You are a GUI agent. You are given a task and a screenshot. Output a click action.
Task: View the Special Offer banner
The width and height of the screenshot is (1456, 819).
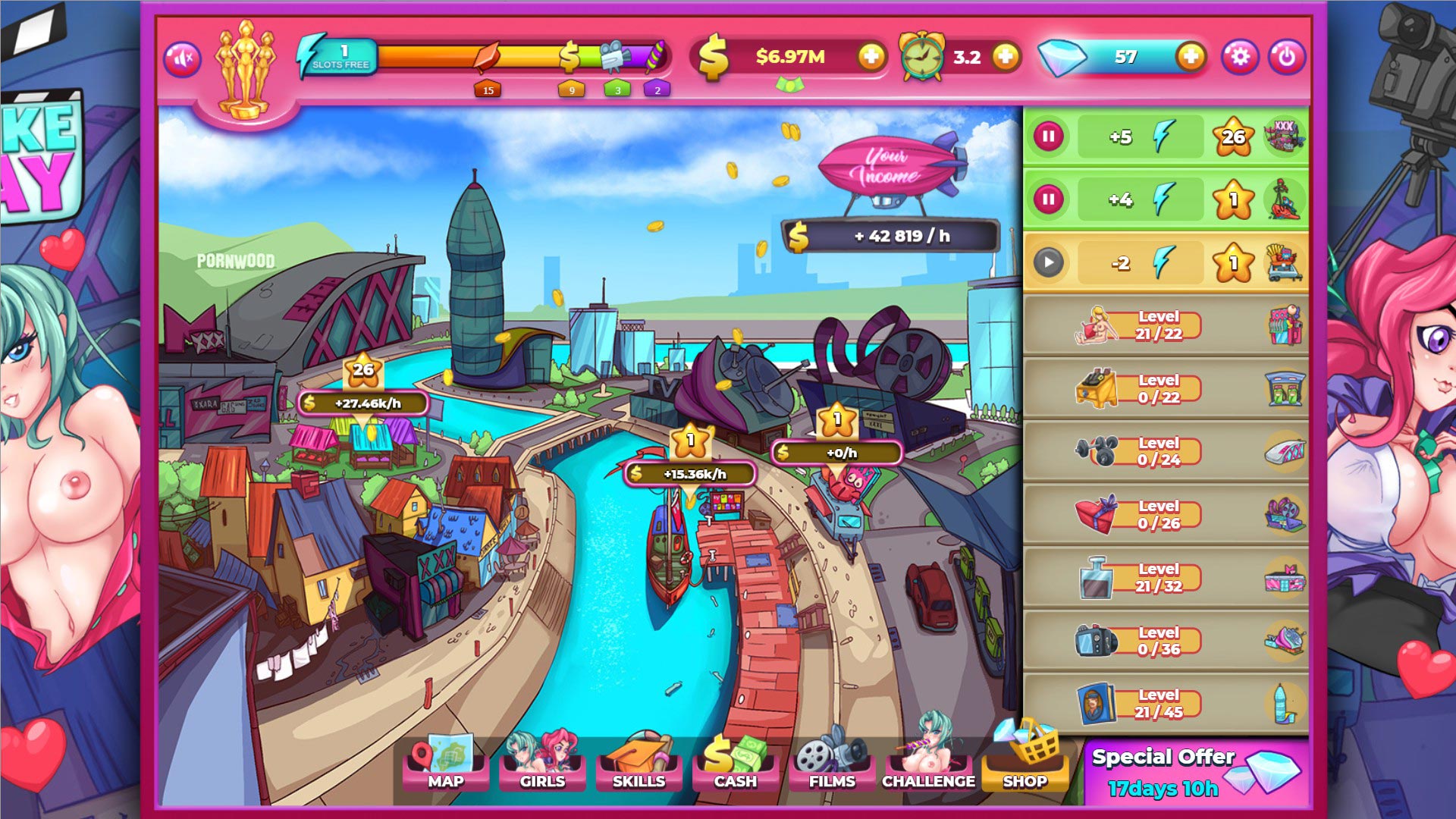pos(1196,773)
